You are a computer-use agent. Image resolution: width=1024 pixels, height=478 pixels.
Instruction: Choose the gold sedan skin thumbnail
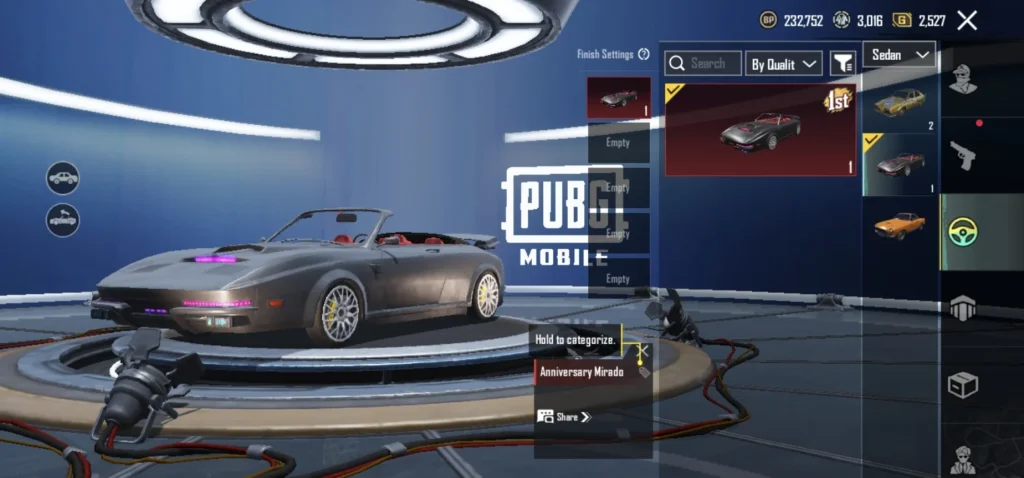(x=899, y=103)
